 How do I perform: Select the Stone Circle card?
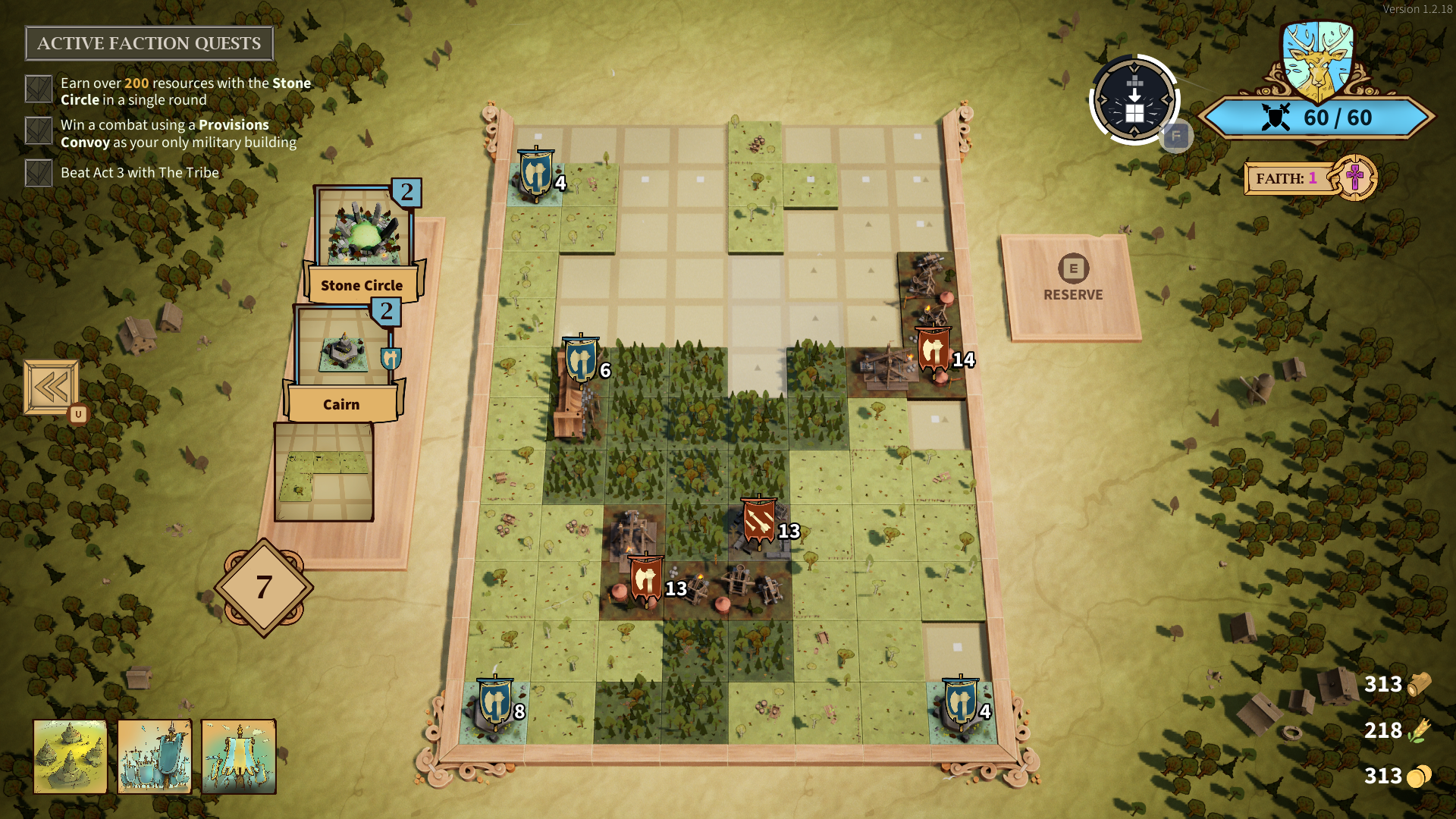point(362,243)
